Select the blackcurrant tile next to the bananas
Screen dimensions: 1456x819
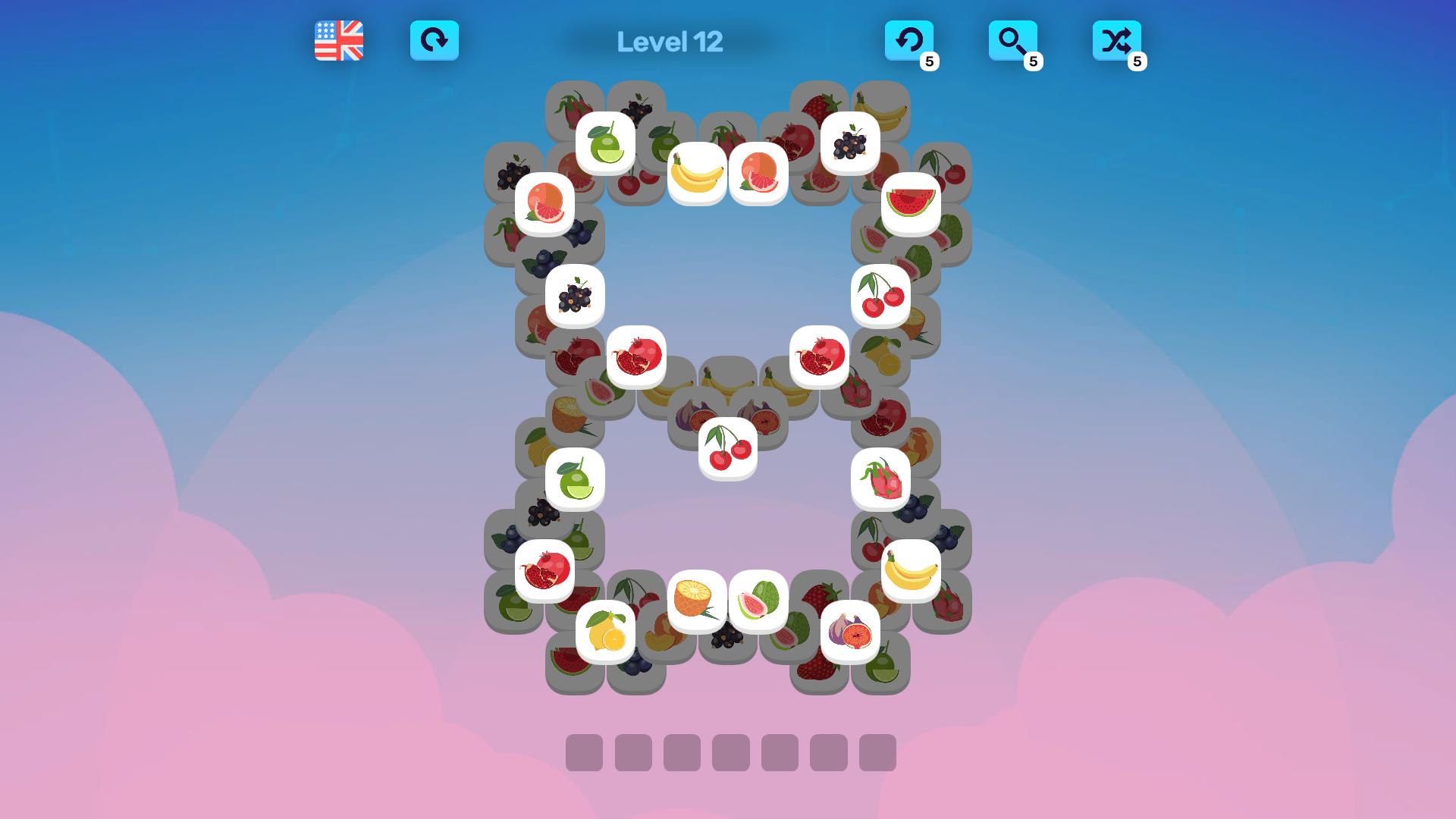[x=852, y=141]
